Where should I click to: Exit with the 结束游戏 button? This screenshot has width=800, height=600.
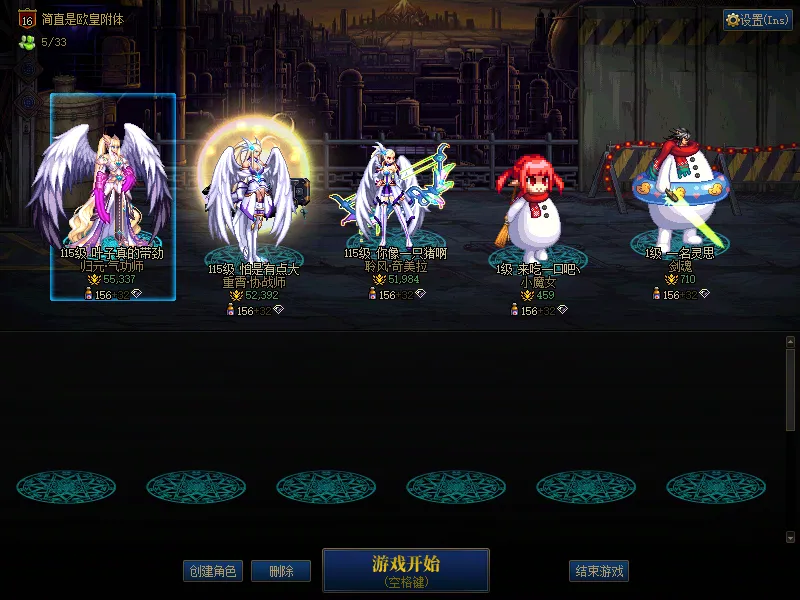click(x=599, y=571)
